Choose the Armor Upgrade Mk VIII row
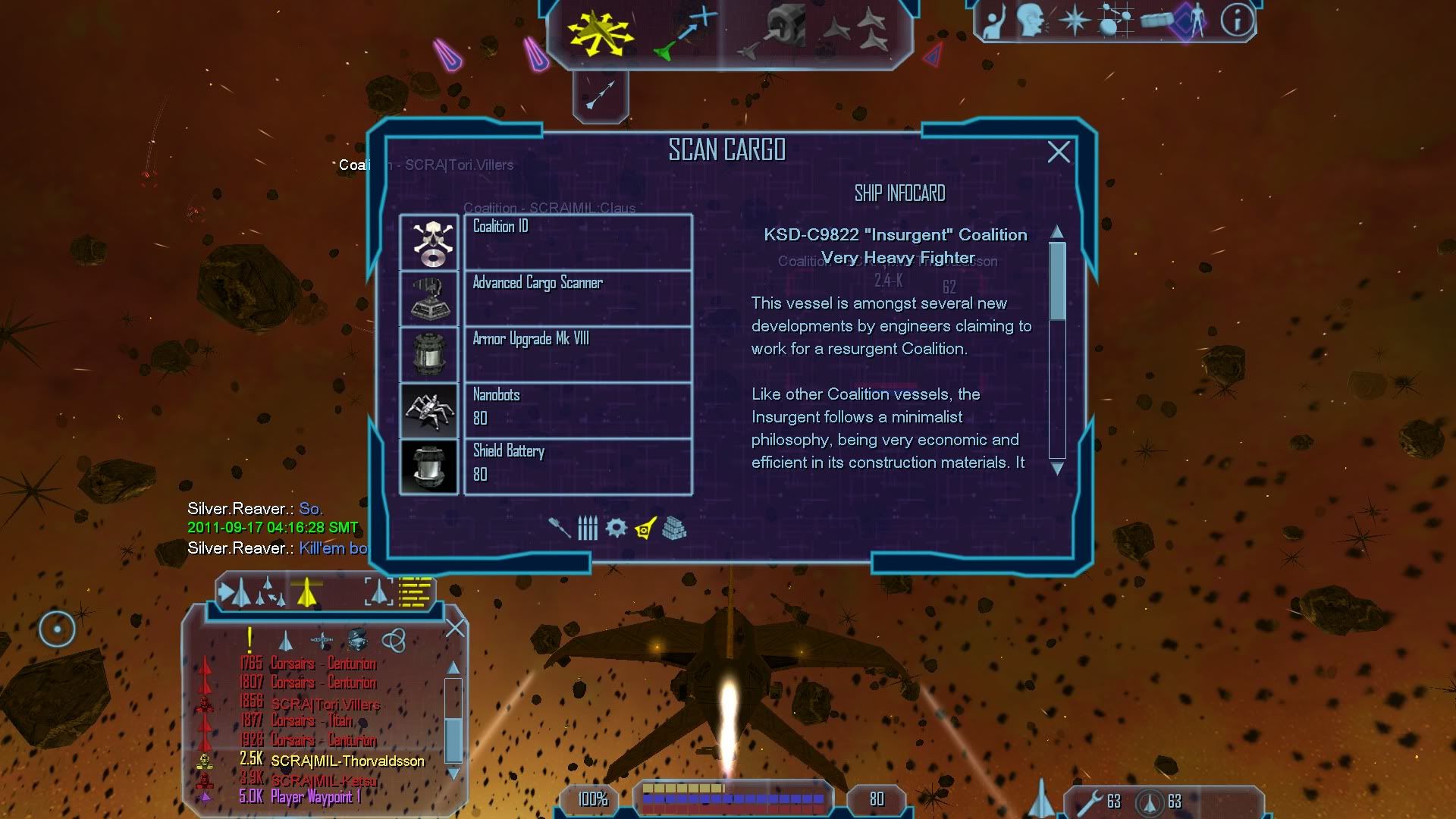This screenshot has height=819, width=1456. coord(577,354)
